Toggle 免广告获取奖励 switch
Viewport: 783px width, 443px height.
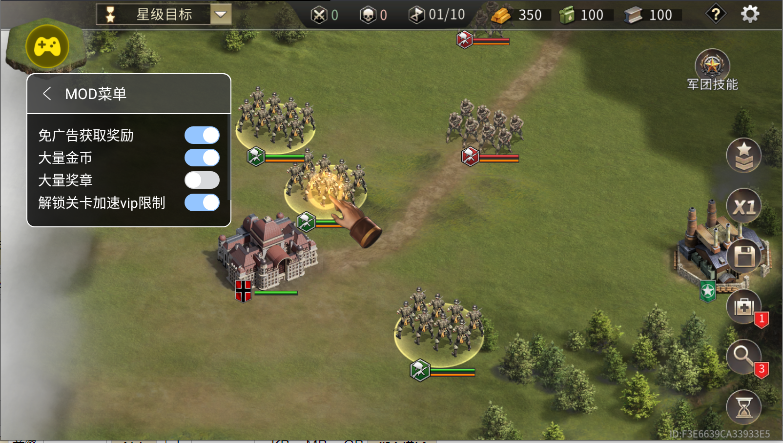coord(202,135)
